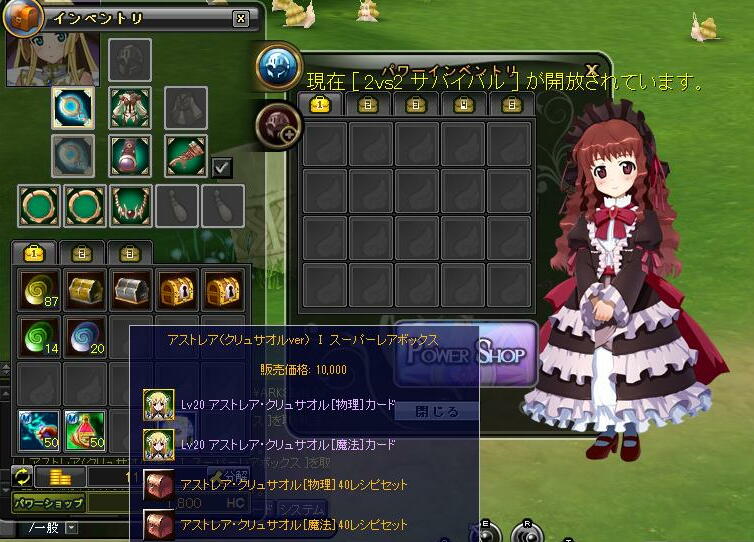Select the red potion stack of 50
This screenshot has height=542, width=754.
pyautogui.click(x=84, y=430)
